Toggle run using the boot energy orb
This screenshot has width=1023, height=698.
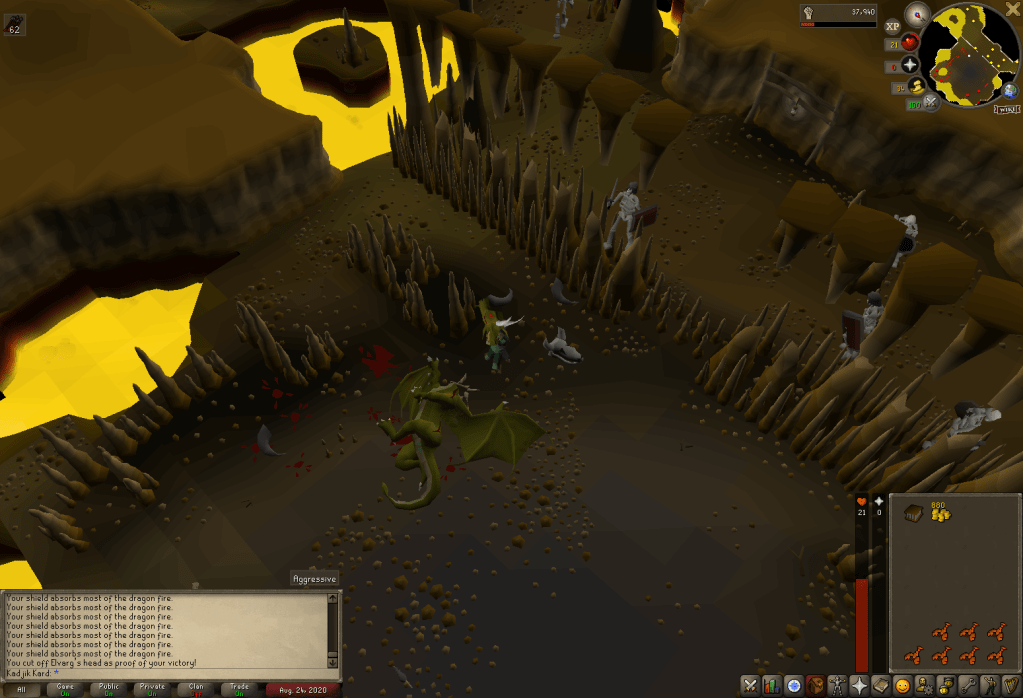pos(918,87)
